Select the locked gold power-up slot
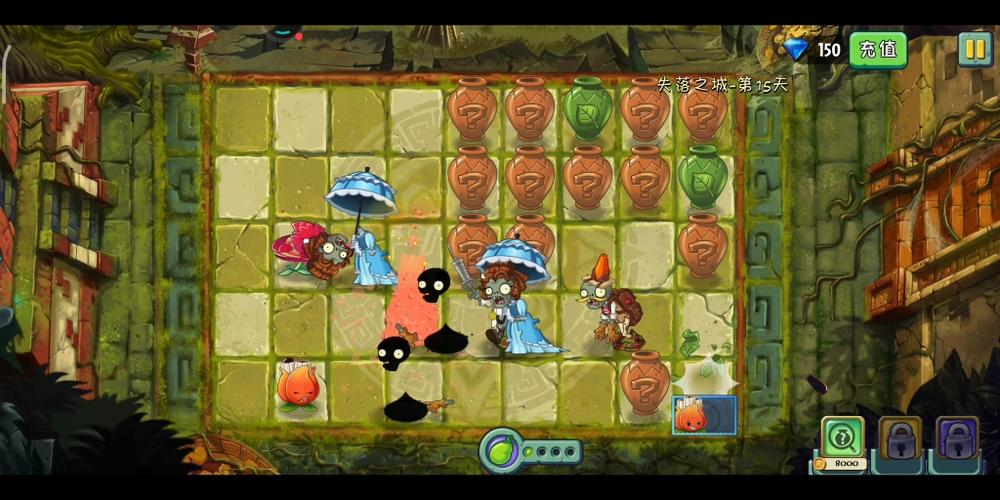The image size is (1000, 500). (900, 438)
